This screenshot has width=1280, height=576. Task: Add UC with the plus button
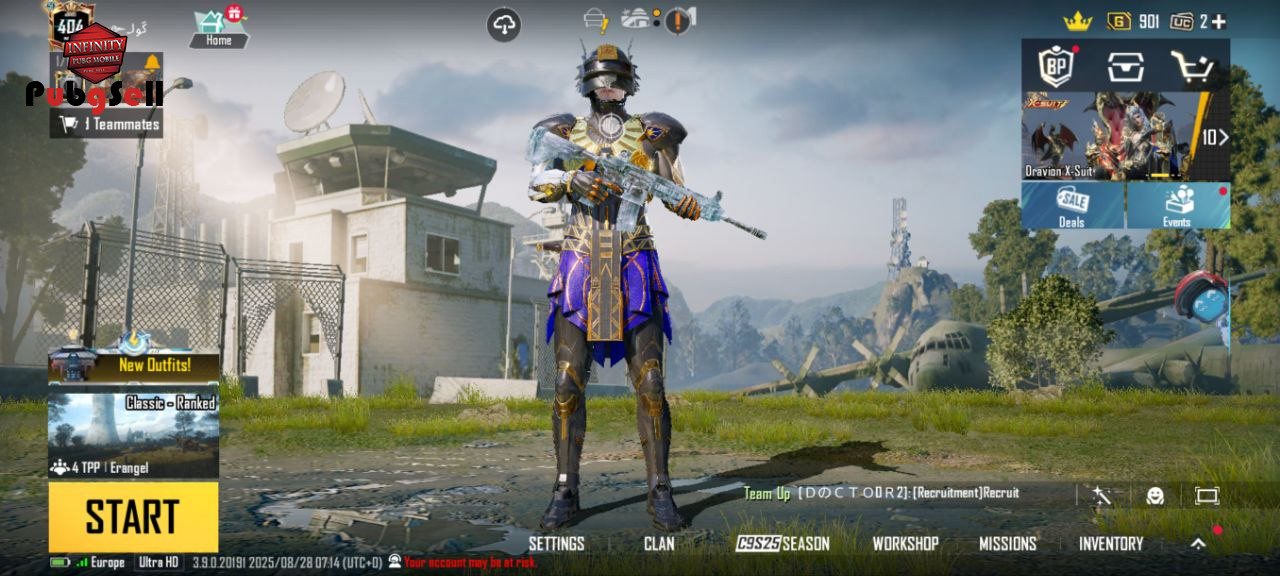tap(1218, 21)
